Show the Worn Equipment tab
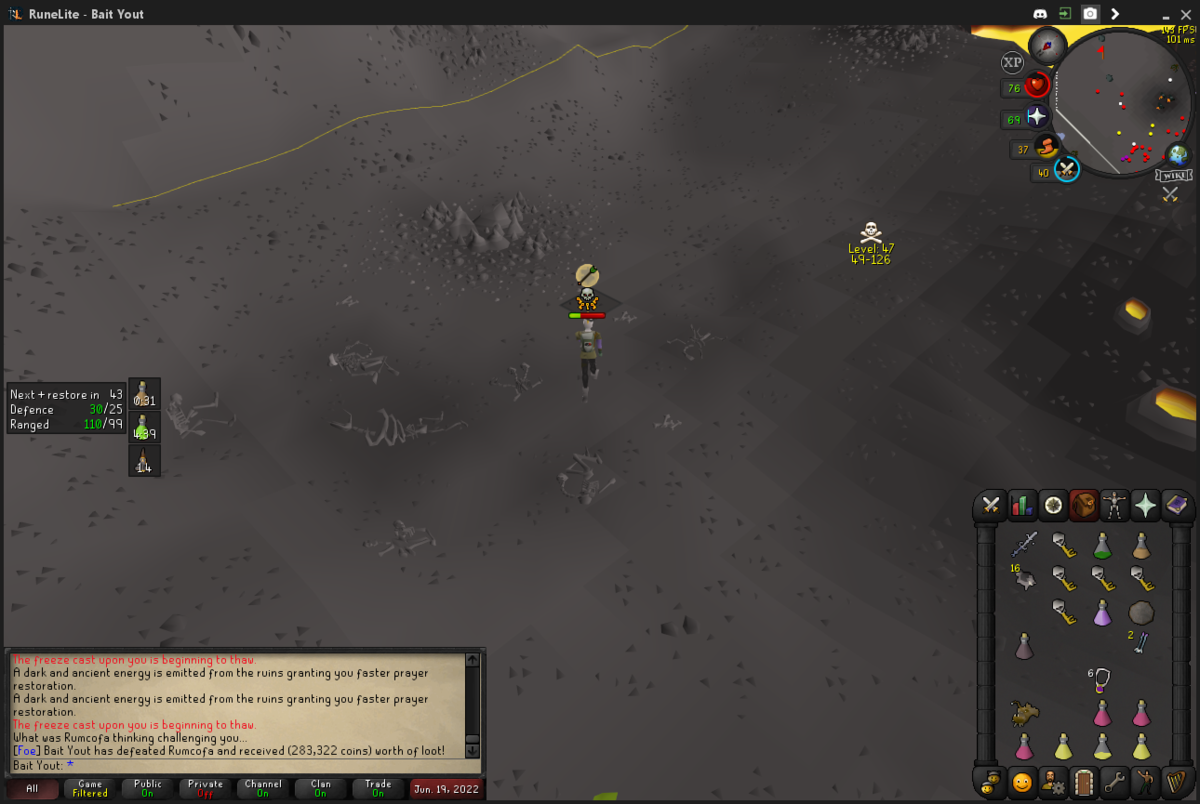 1115,506
